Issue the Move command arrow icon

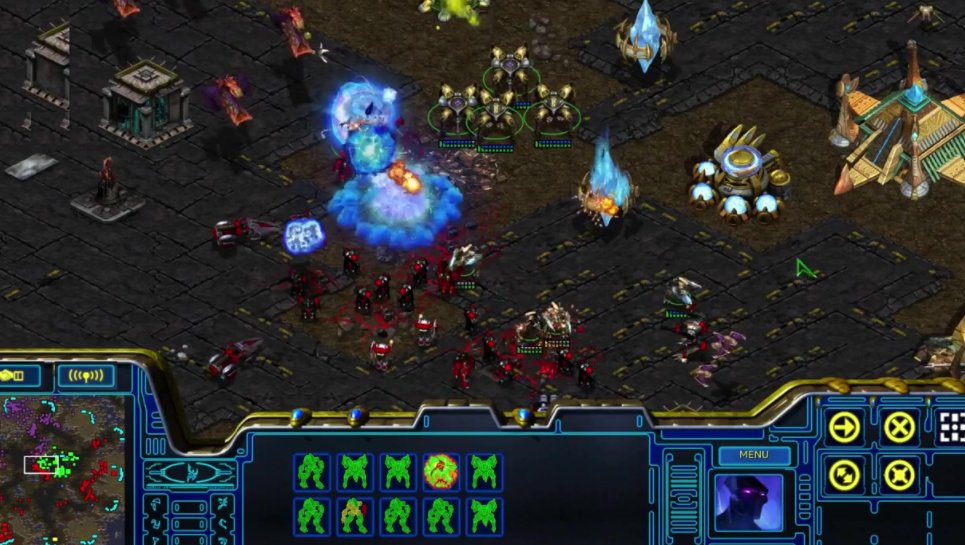845,427
